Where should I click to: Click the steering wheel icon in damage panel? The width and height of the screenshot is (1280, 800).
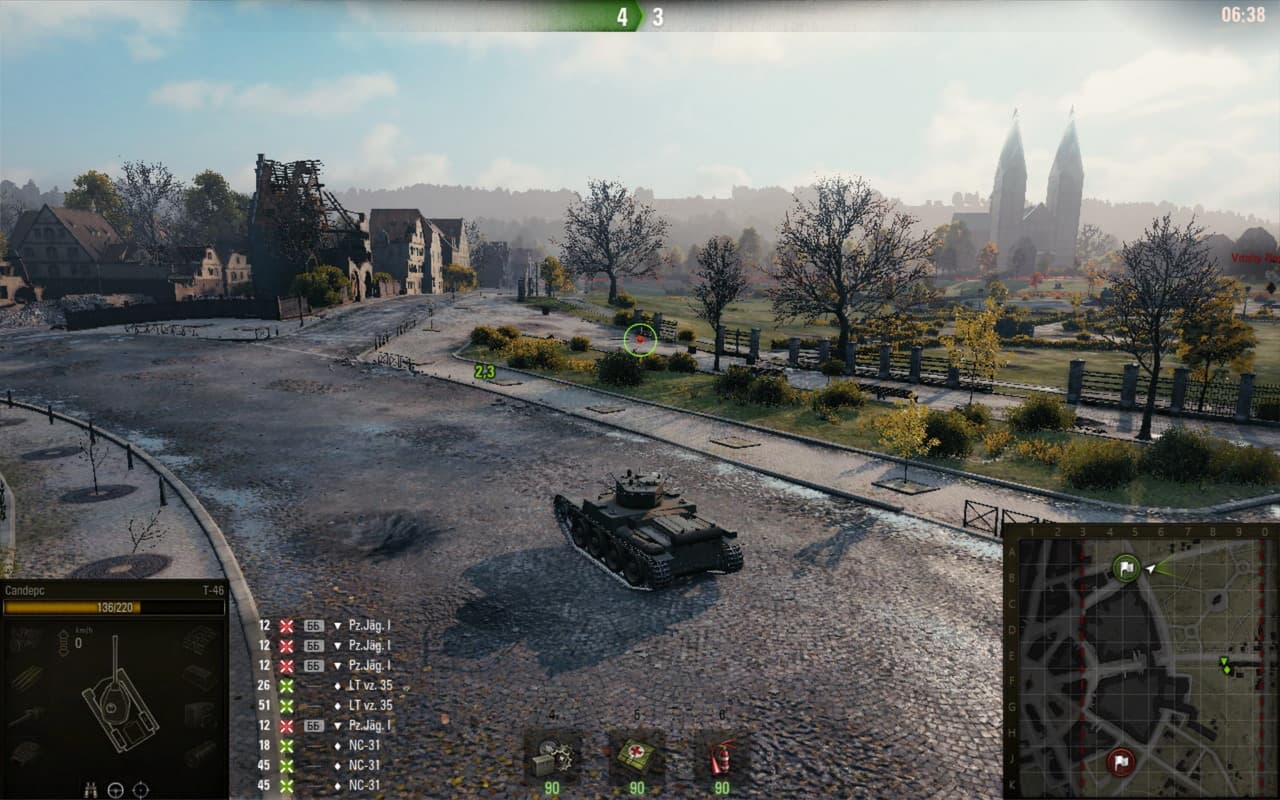(x=115, y=790)
